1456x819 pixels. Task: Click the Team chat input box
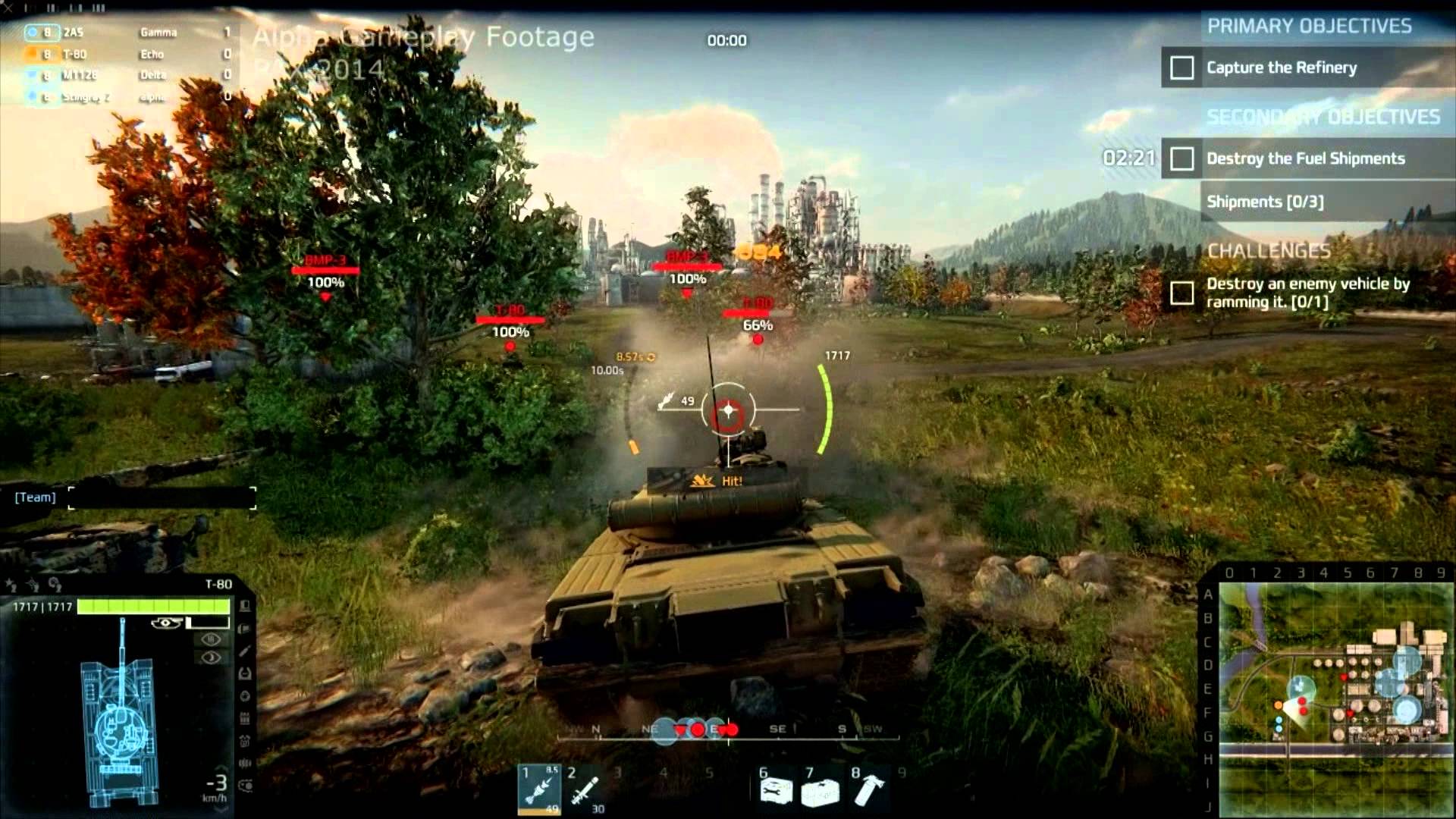coord(162,498)
